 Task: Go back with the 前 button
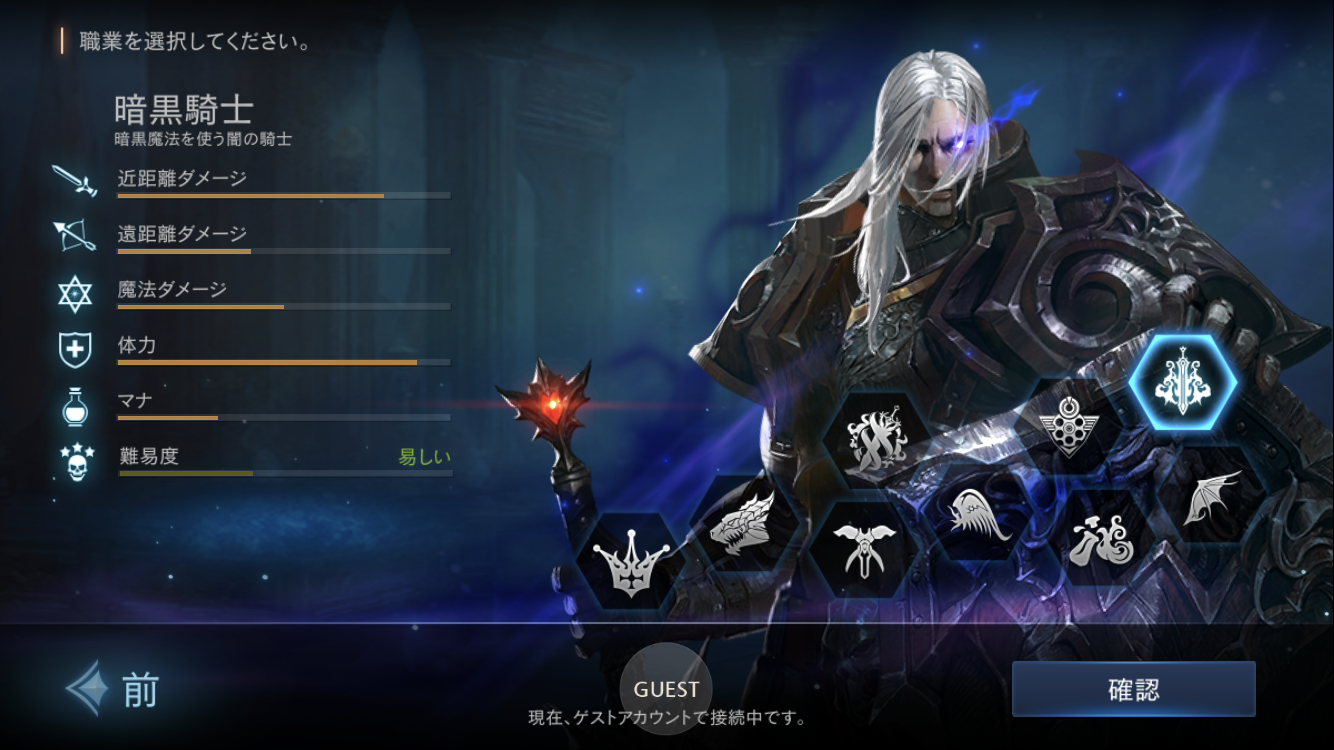coord(113,689)
